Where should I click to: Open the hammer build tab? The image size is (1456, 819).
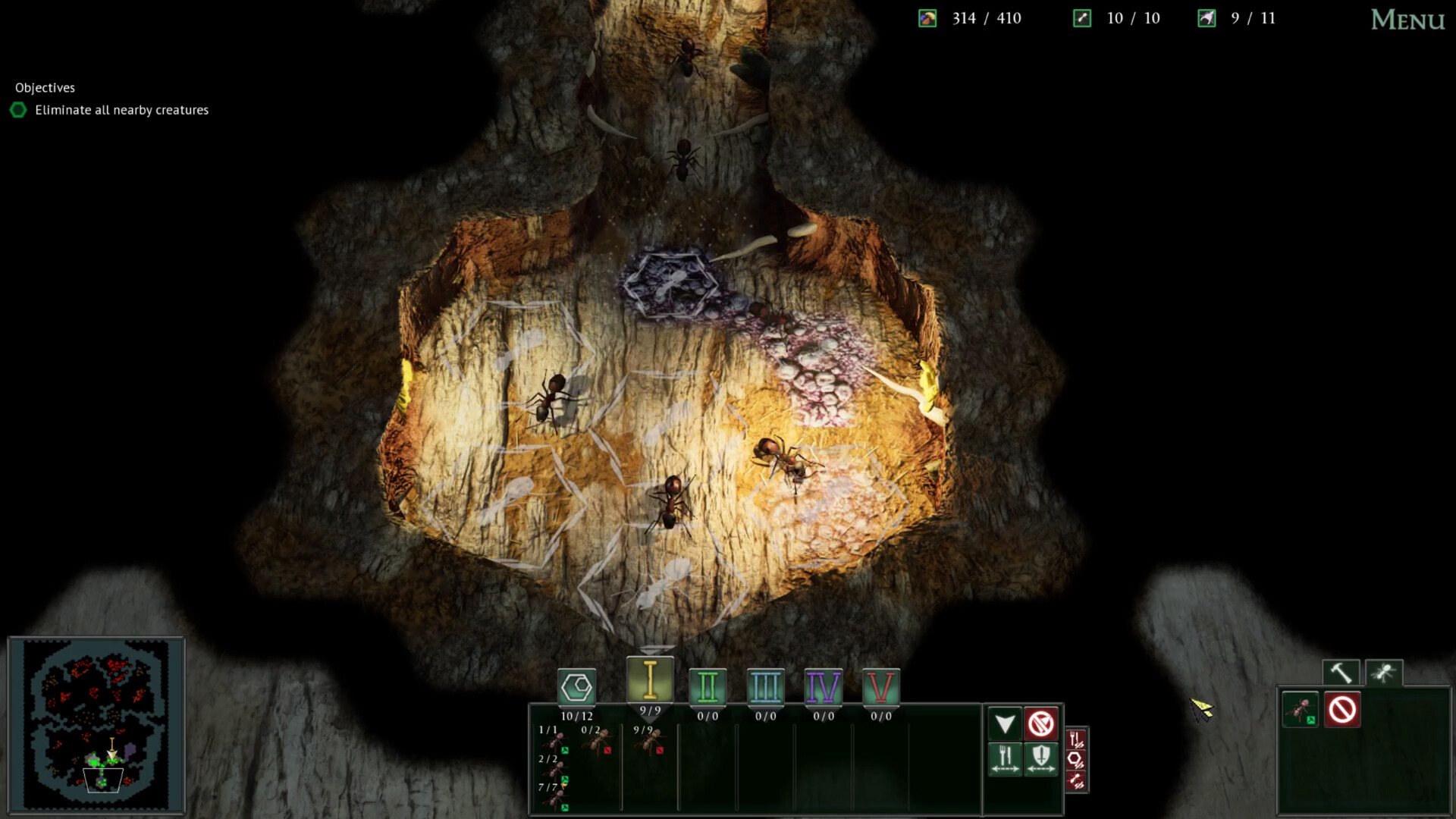coord(1341,671)
